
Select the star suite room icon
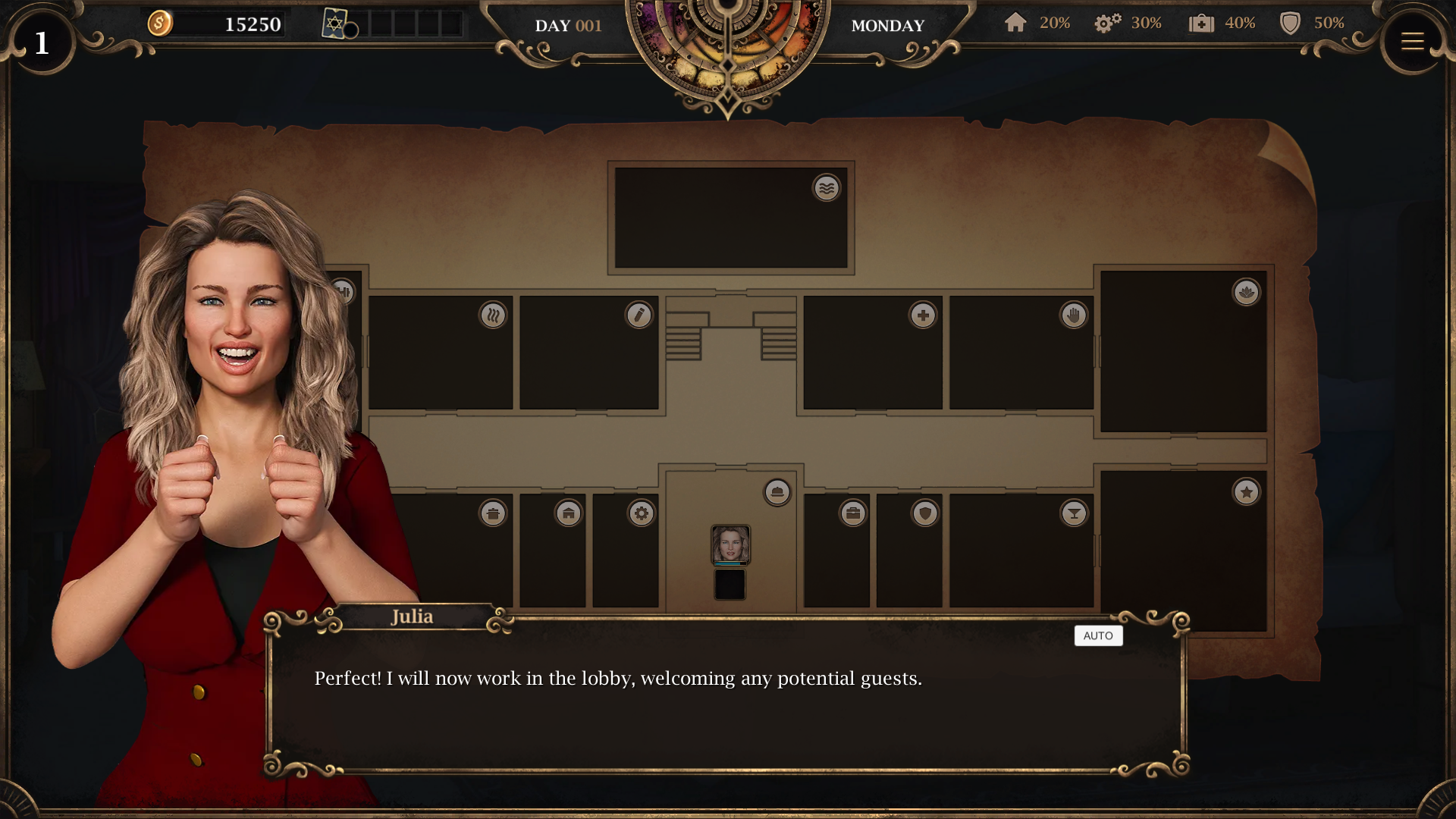coord(1246,492)
